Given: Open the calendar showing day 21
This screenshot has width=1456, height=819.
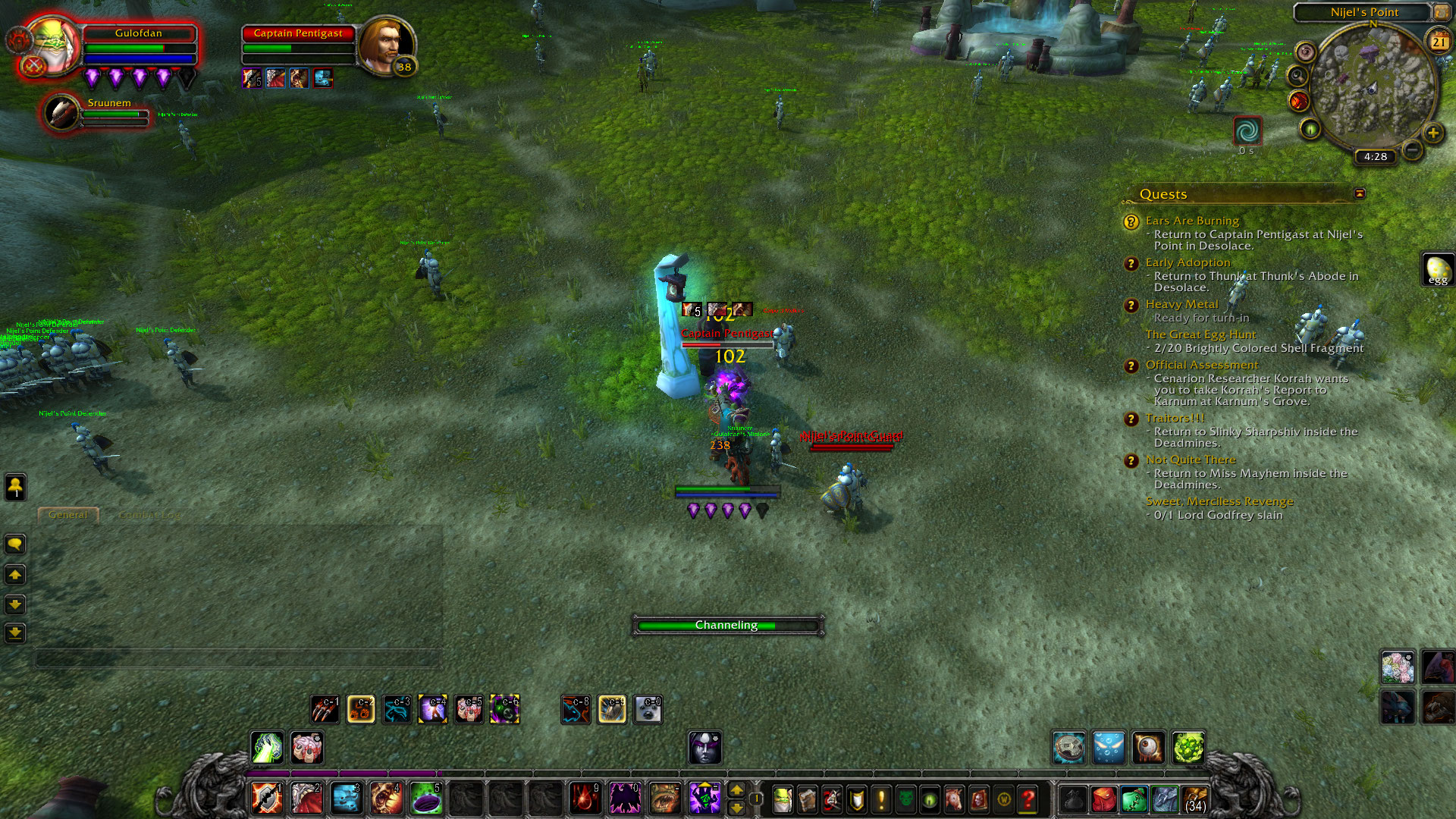Looking at the screenshot, I should (x=1439, y=42).
